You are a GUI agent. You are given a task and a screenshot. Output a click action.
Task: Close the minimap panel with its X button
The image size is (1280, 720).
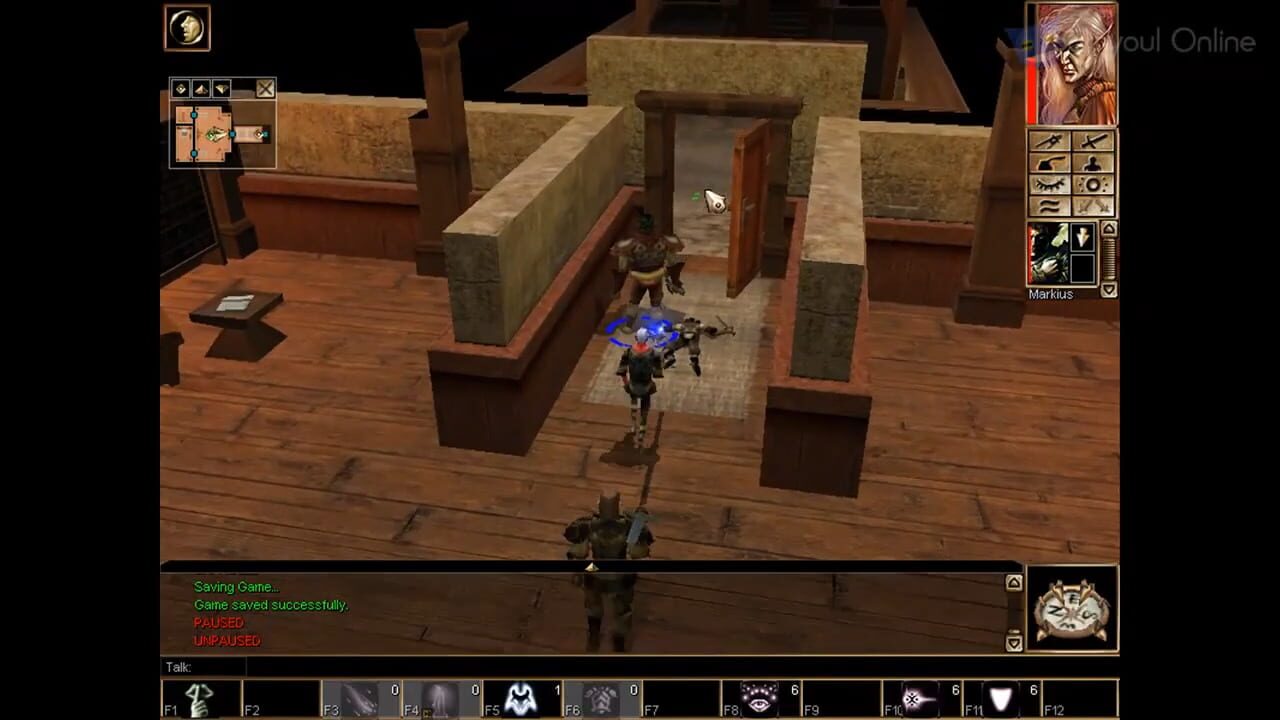click(265, 89)
